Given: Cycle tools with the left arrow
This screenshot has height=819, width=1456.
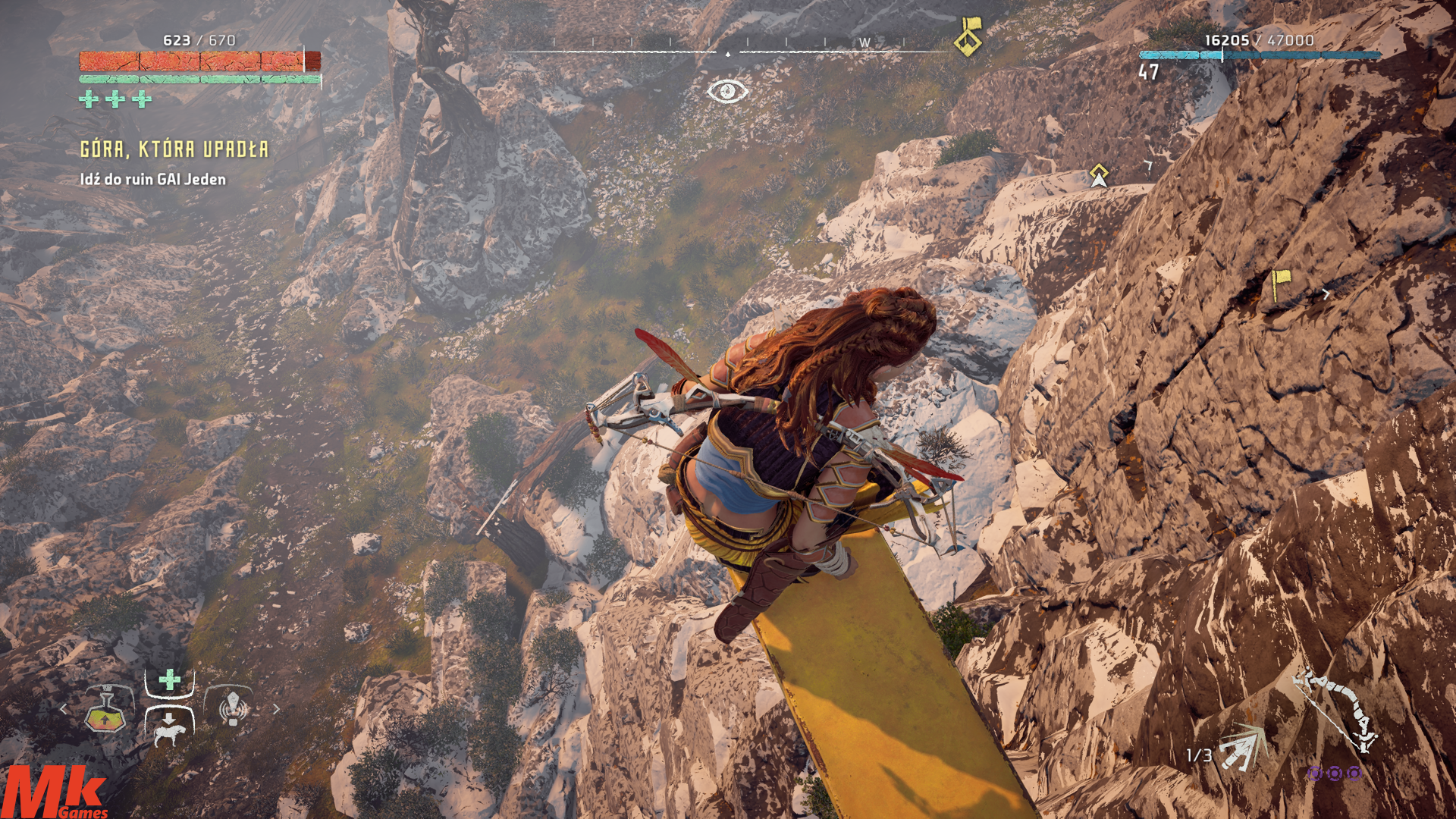Looking at the screenshot, I should point(64,709).
